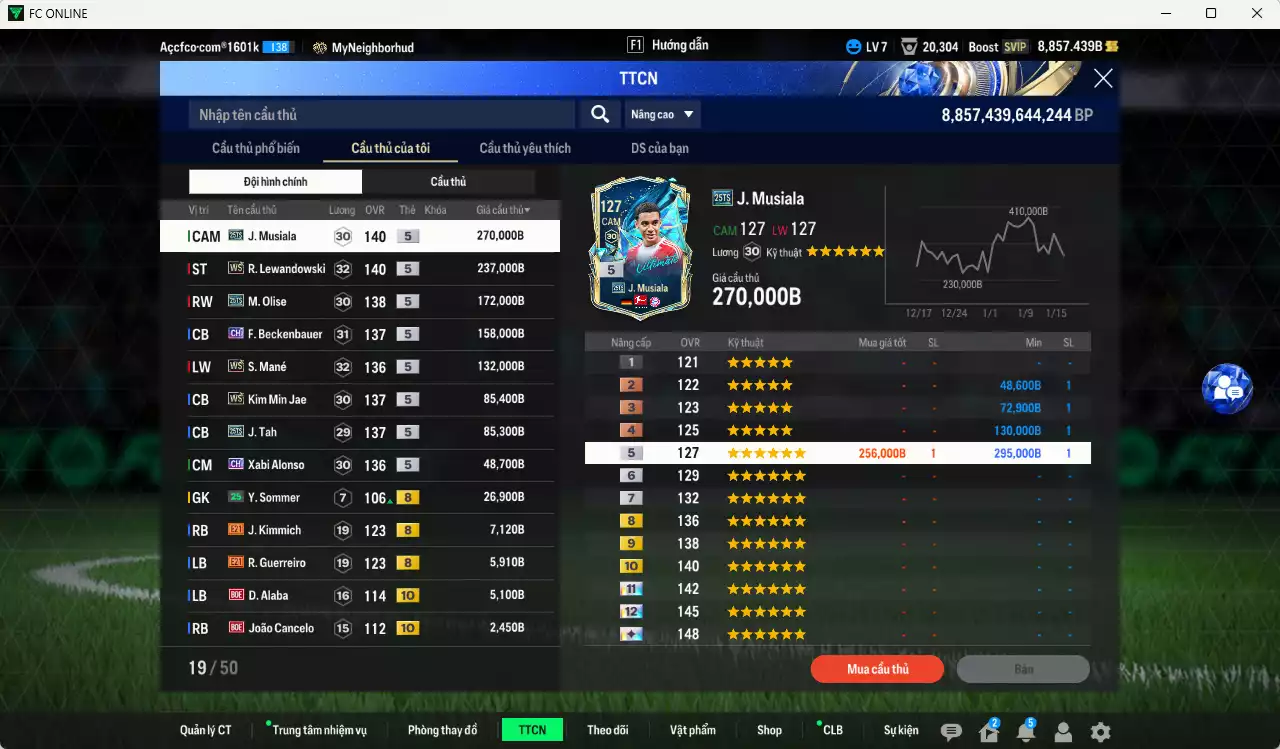Expand the Nâng cao dropdown
This screenshot has height=749, width=1280.
point(662,114)
